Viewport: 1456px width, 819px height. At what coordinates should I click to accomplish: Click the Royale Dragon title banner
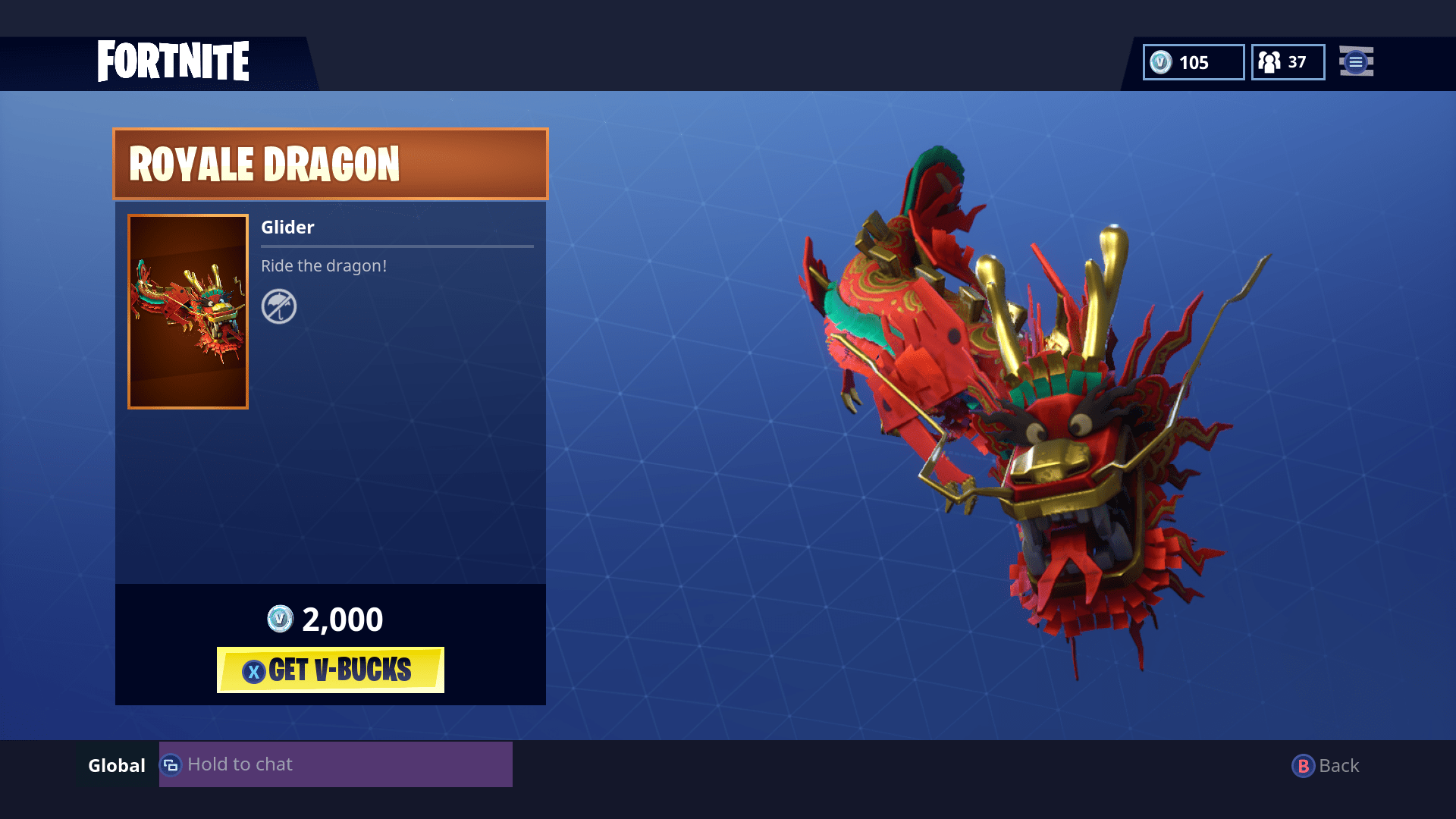329,163
